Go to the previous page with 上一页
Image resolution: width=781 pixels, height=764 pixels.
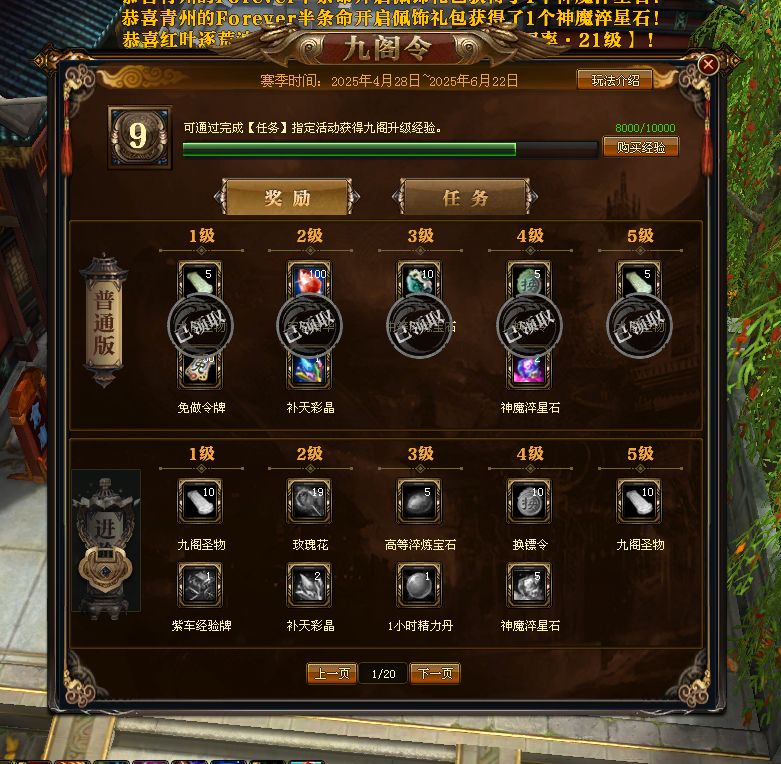pyautogui.click(x=331, y=674)
